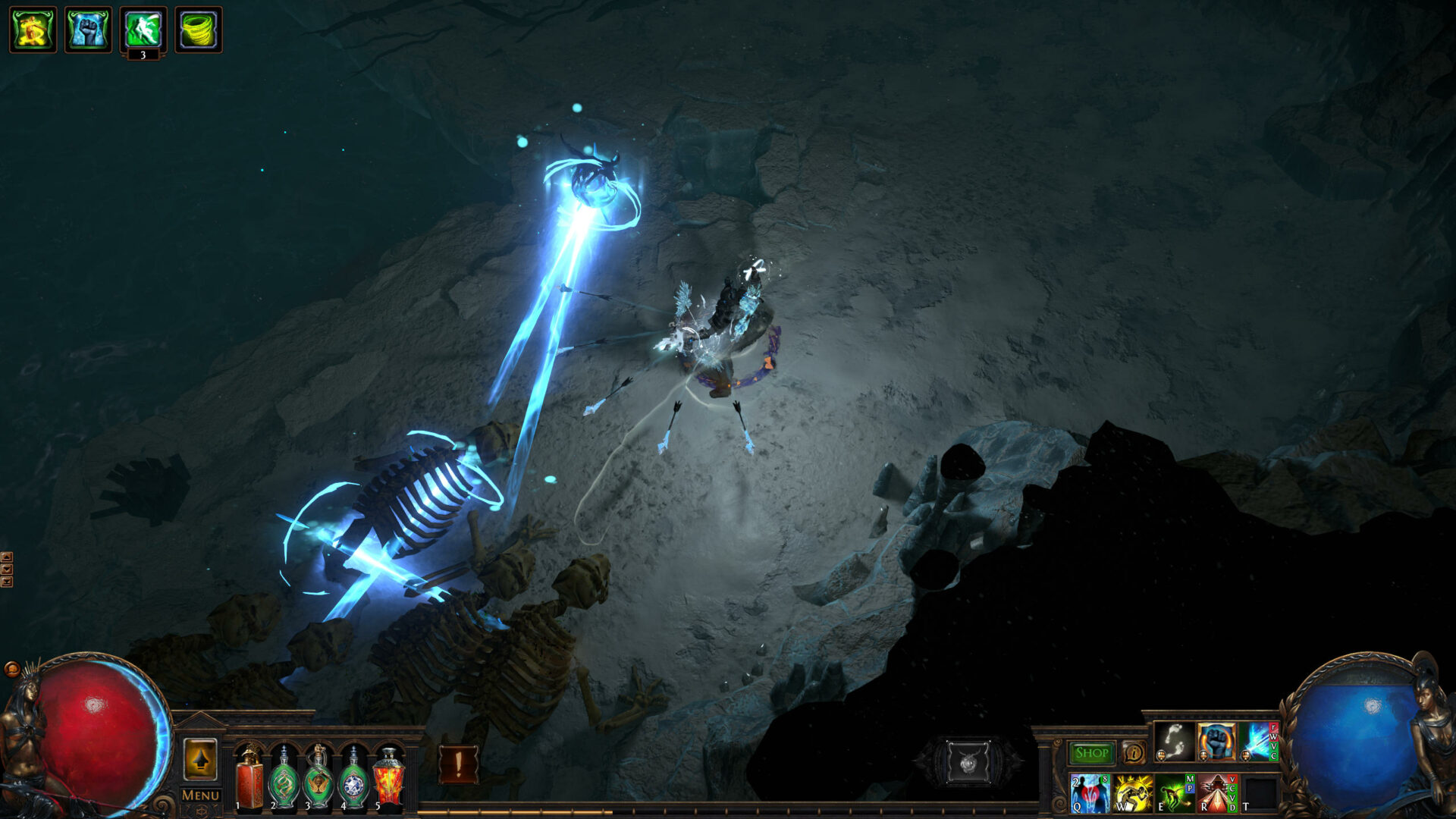Click the yellow whirlwind buff icon
Viewport: 1456px width, 819px height.
click(x=198, y=30)
